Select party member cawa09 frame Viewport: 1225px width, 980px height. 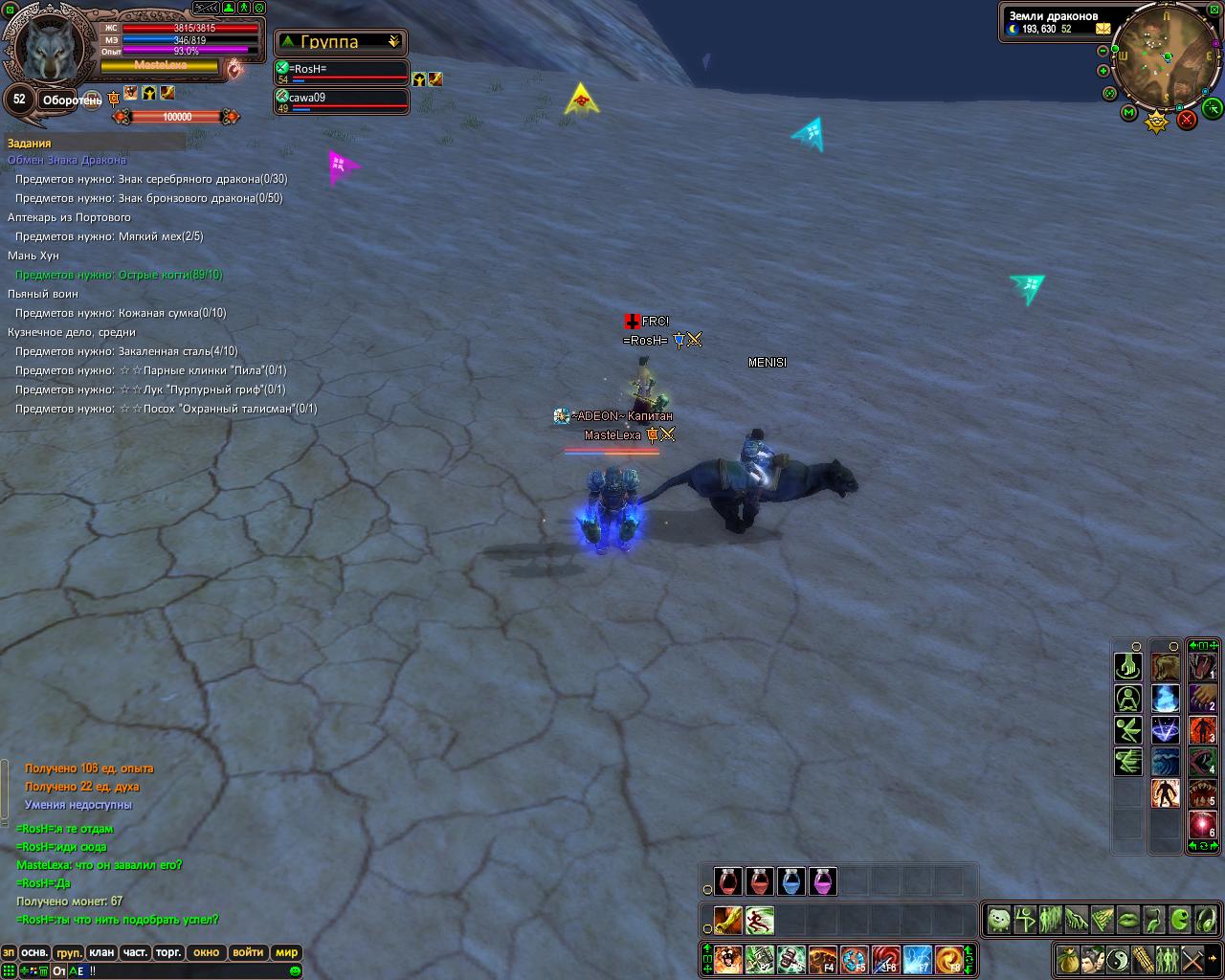click(x=343, y=101)
